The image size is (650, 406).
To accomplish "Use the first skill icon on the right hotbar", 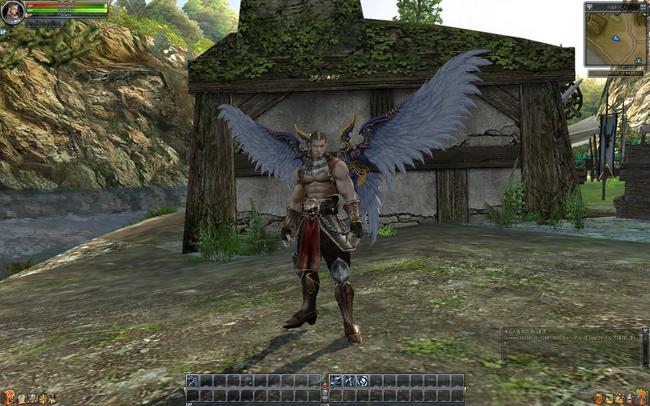I will (x=337, y=381).
